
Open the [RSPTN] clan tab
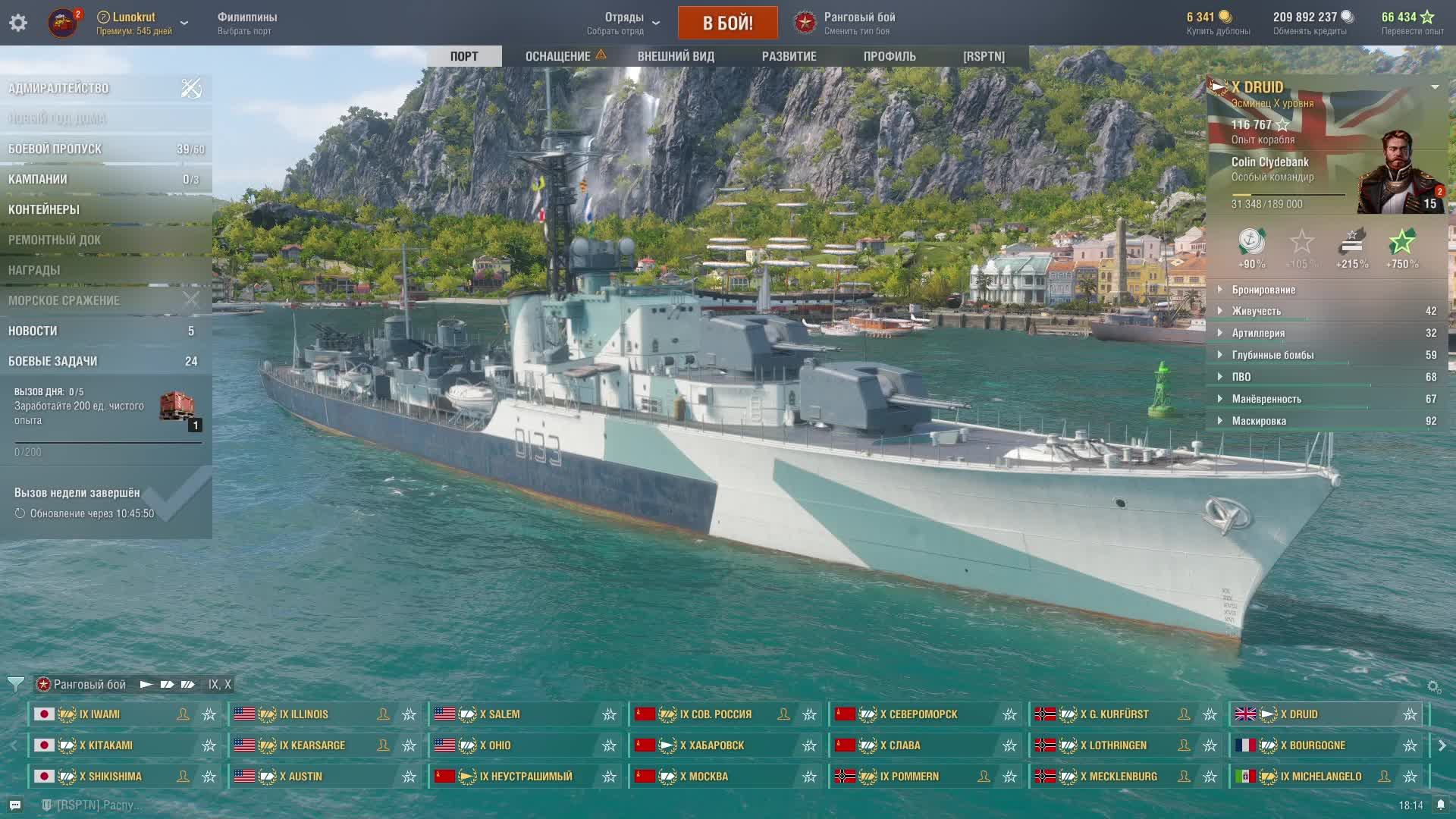(x=984, y=56)
